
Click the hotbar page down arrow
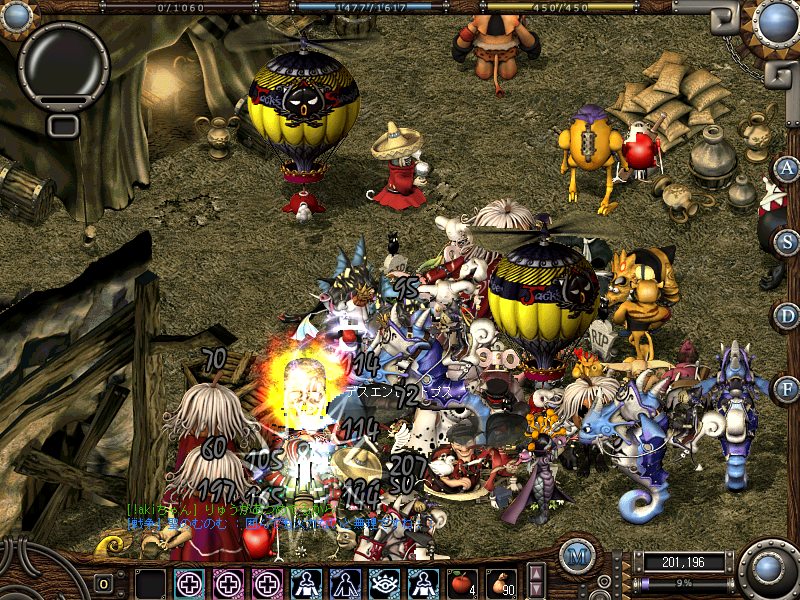coord(536,590)
